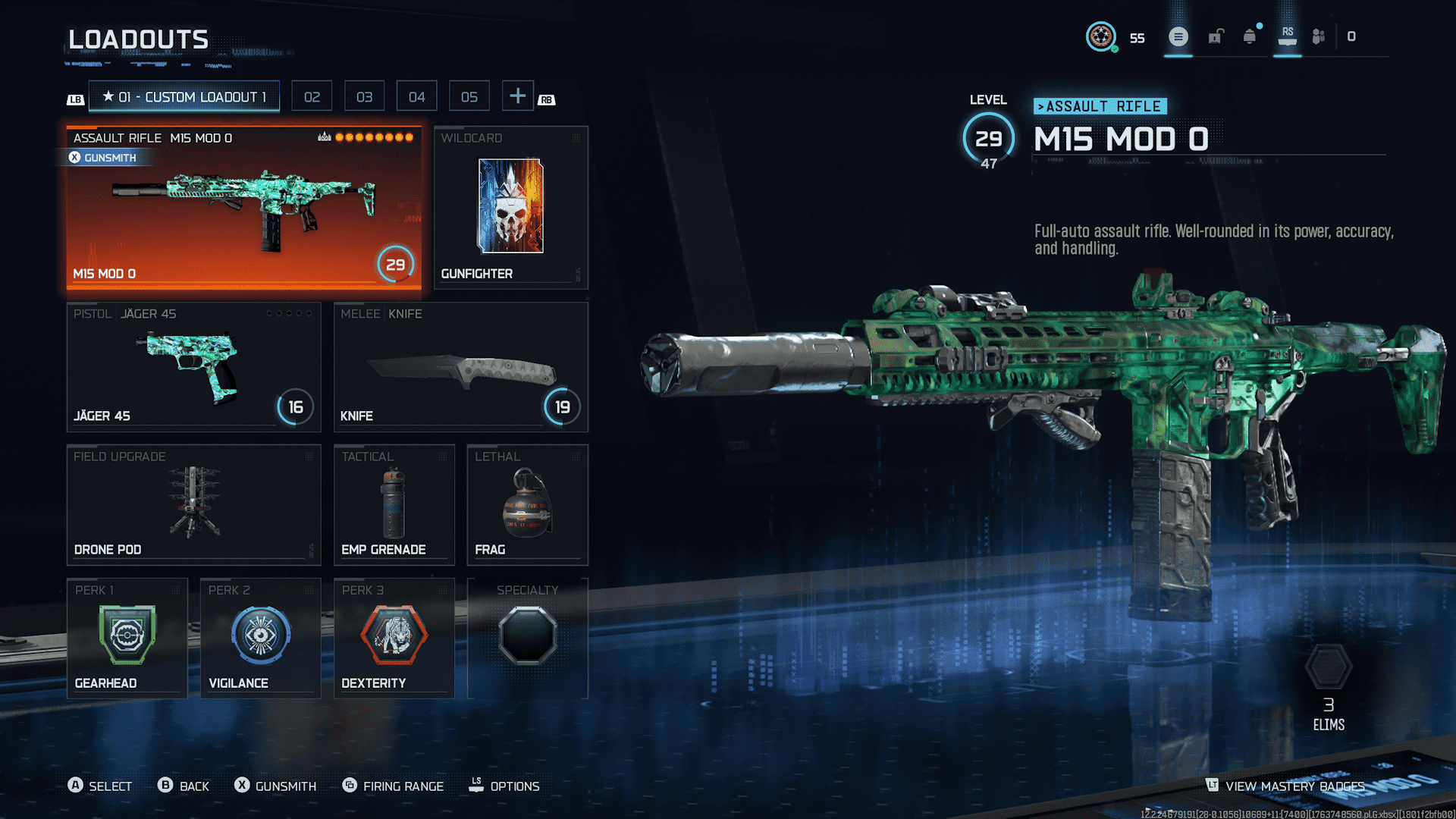
Task: Select the Custom Loadout 1 tab
Action: point(184,97)
